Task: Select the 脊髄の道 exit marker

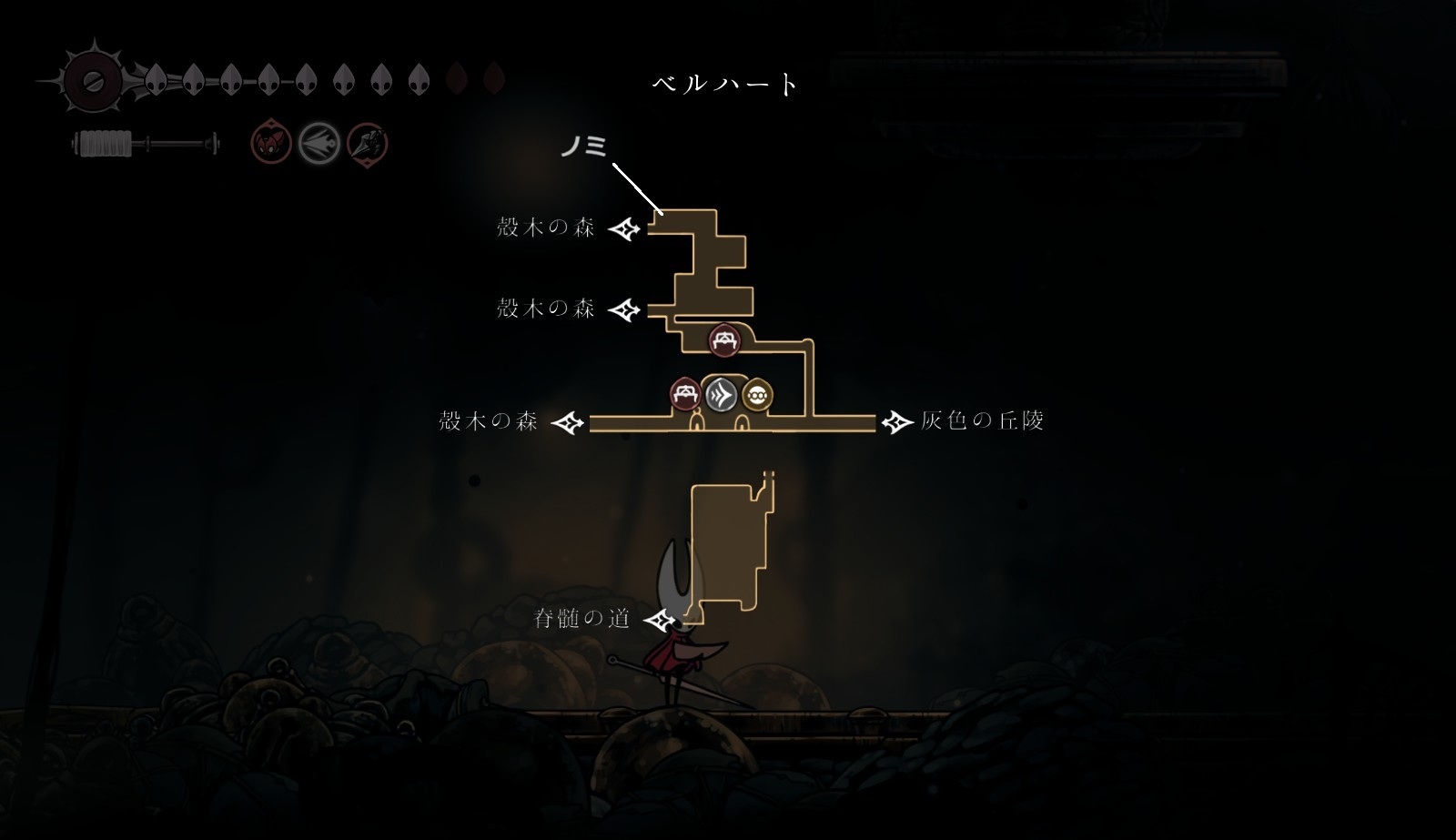Action: click(662, 620)
